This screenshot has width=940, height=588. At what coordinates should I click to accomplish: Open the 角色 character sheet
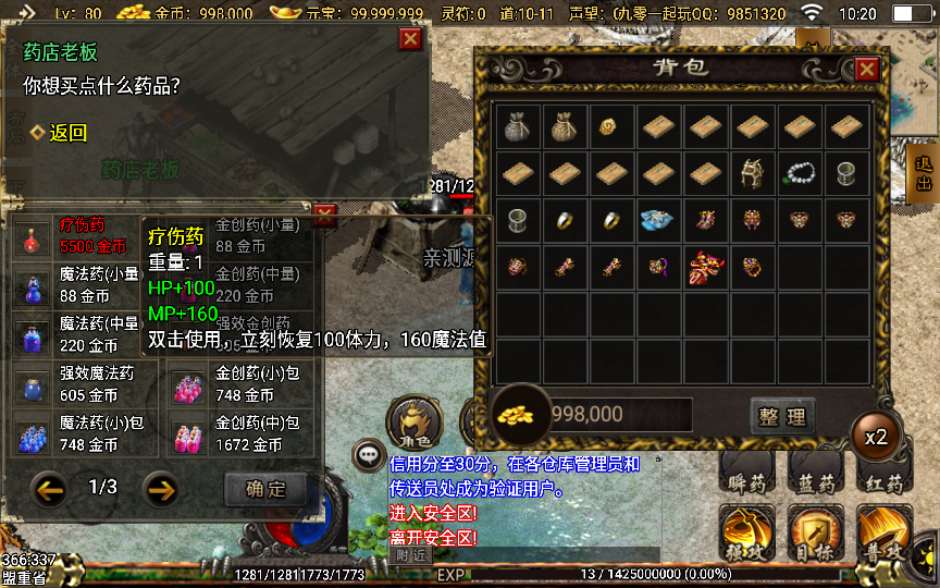pyautogui.click(x=413, y=421)
